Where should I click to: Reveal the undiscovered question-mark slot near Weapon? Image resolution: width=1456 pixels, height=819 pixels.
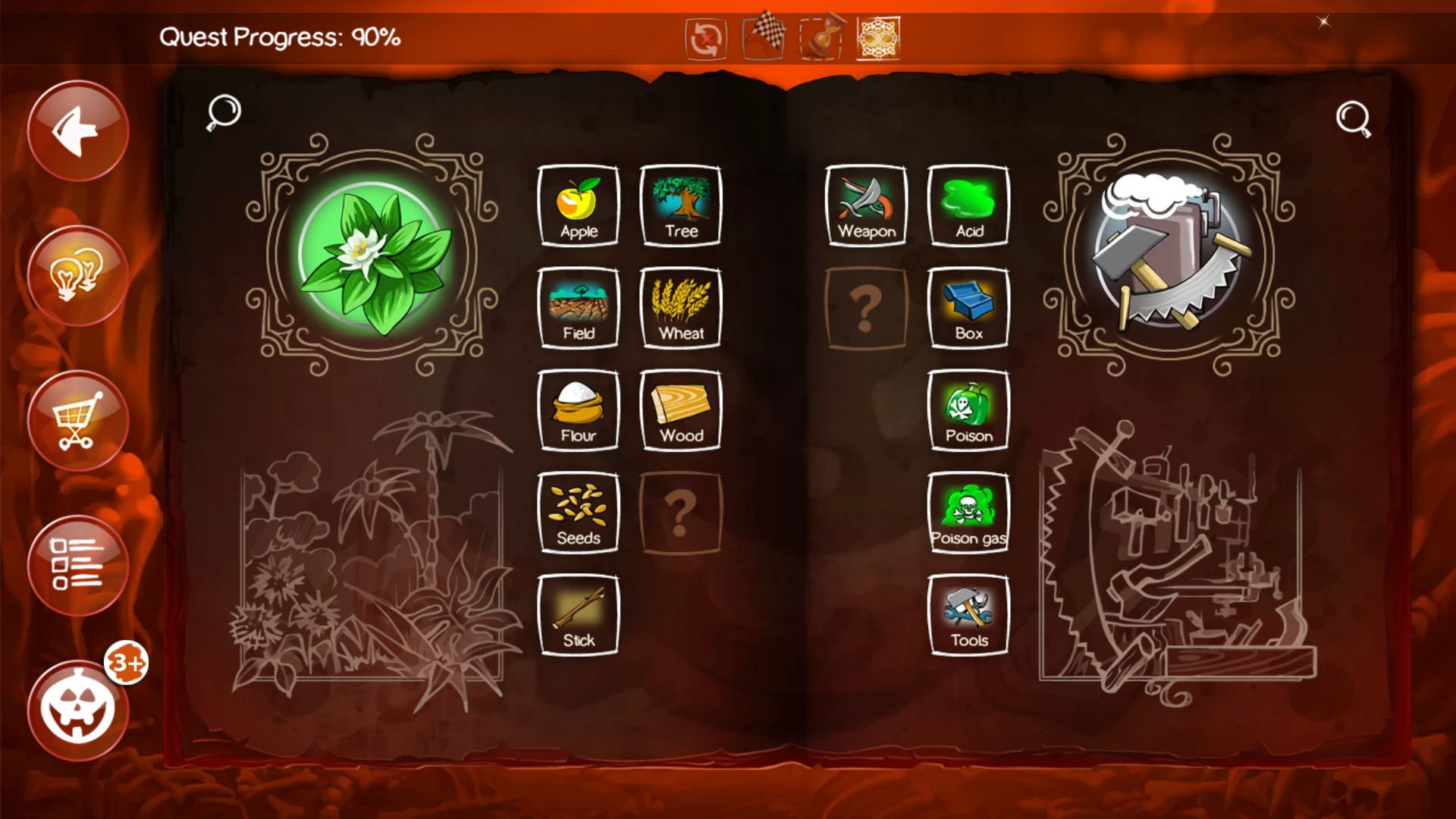coord(867,308)
